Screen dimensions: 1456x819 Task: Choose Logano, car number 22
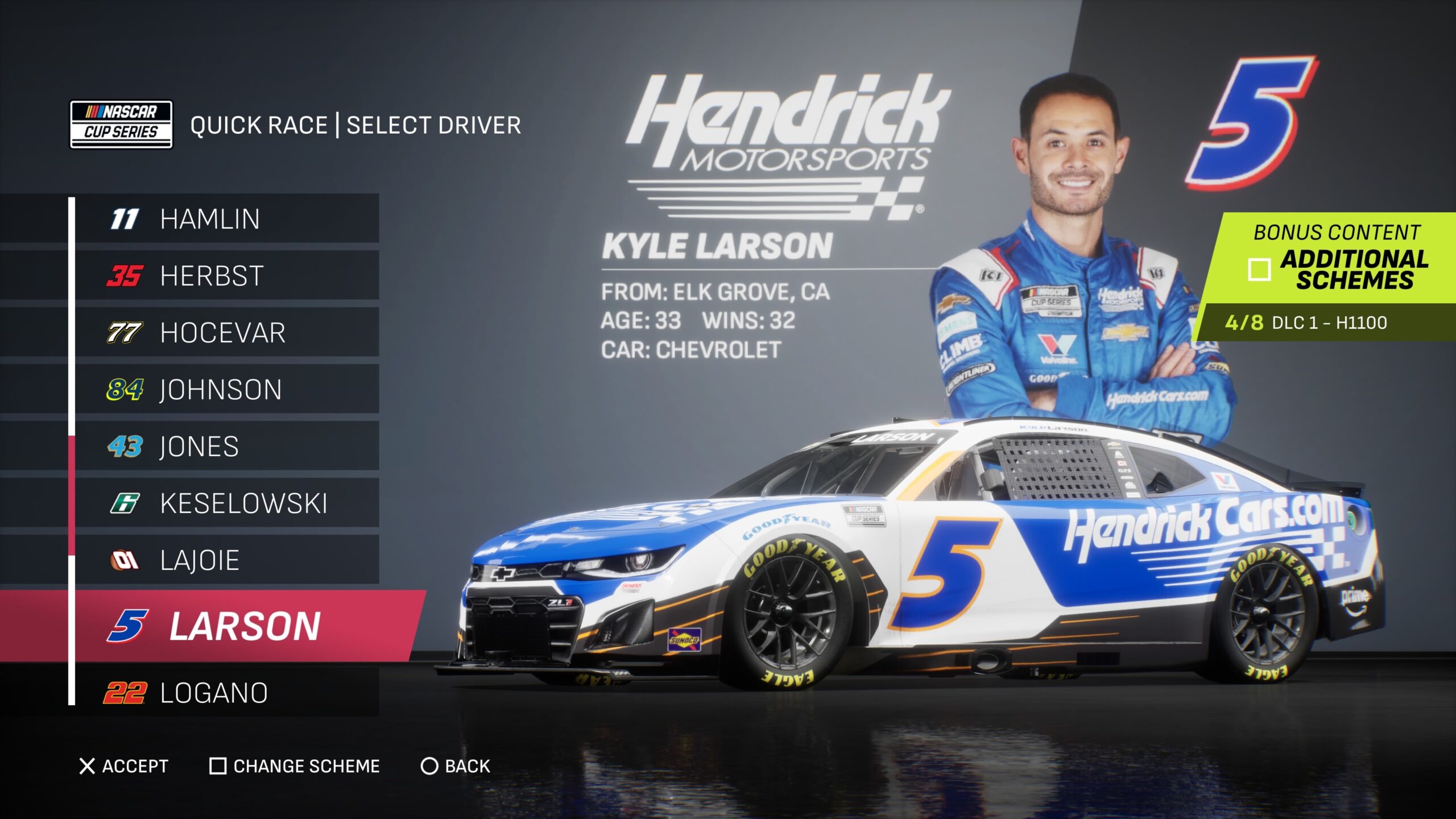[227, 693]
